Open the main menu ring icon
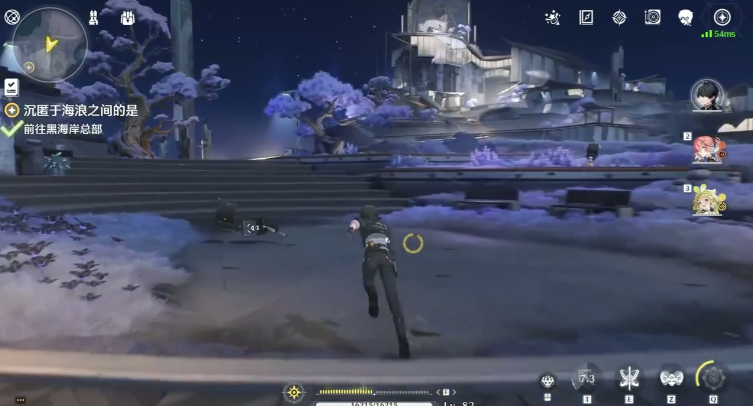 tap(12, 16)
